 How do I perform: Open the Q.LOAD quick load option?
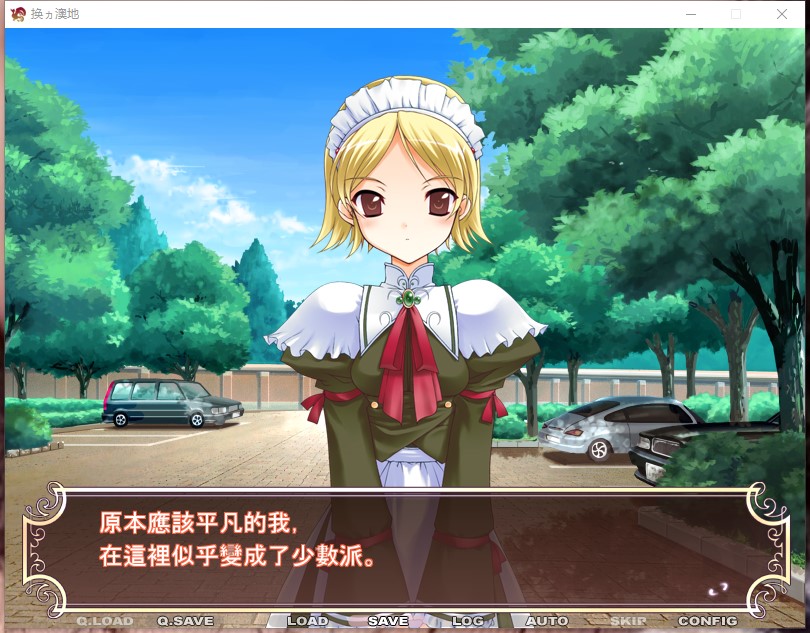105,621
